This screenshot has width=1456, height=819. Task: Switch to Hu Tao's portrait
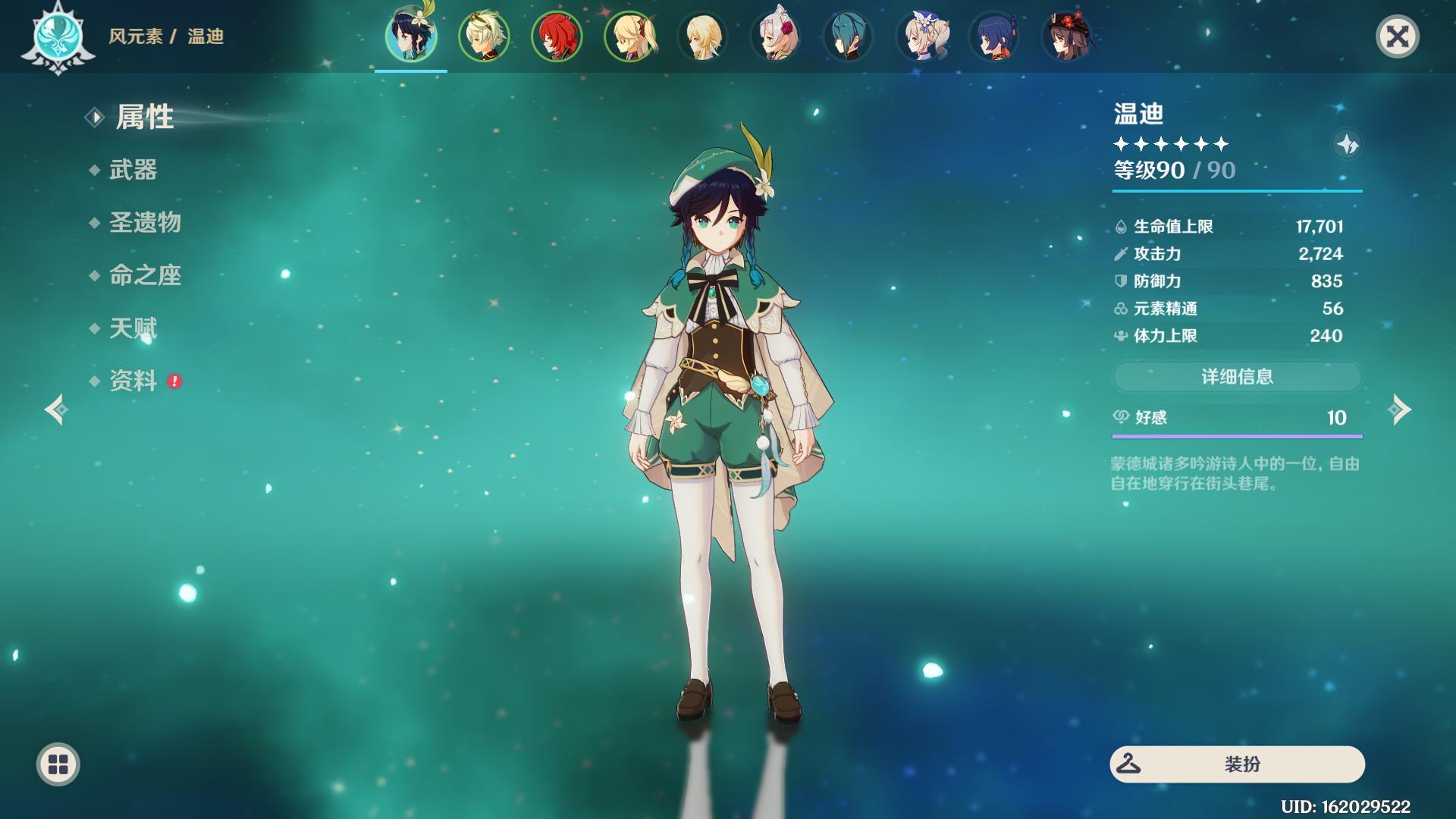click(1068, 36)
